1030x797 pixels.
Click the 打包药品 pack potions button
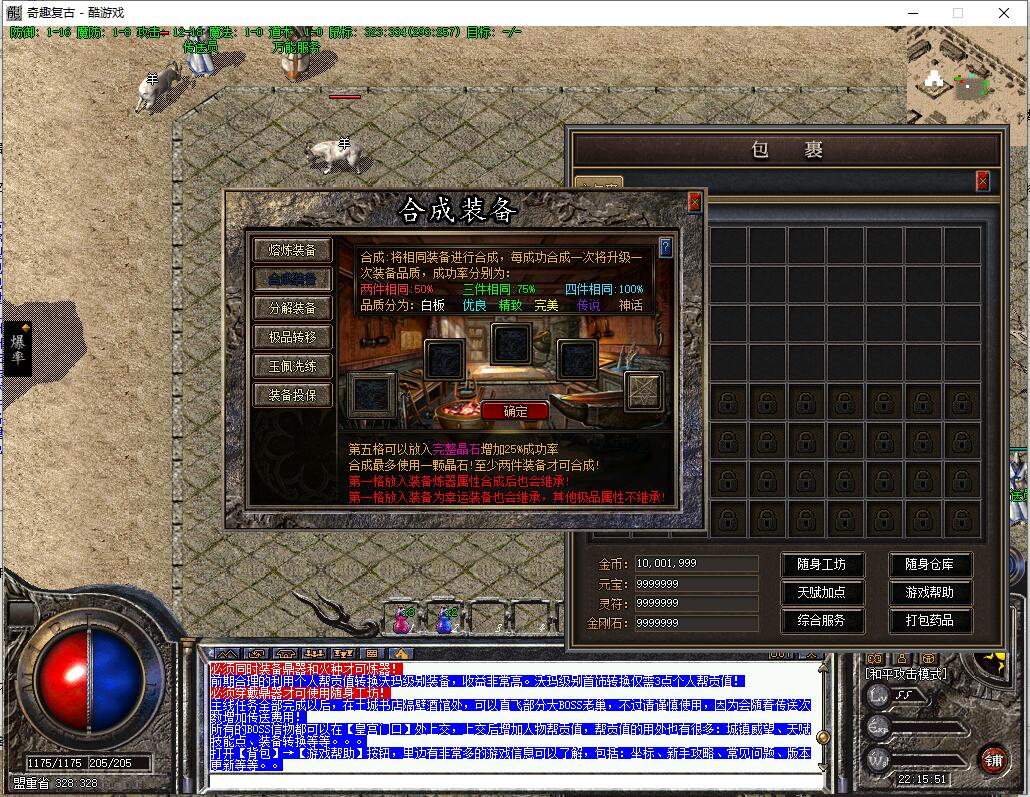(x=930, y=621)
